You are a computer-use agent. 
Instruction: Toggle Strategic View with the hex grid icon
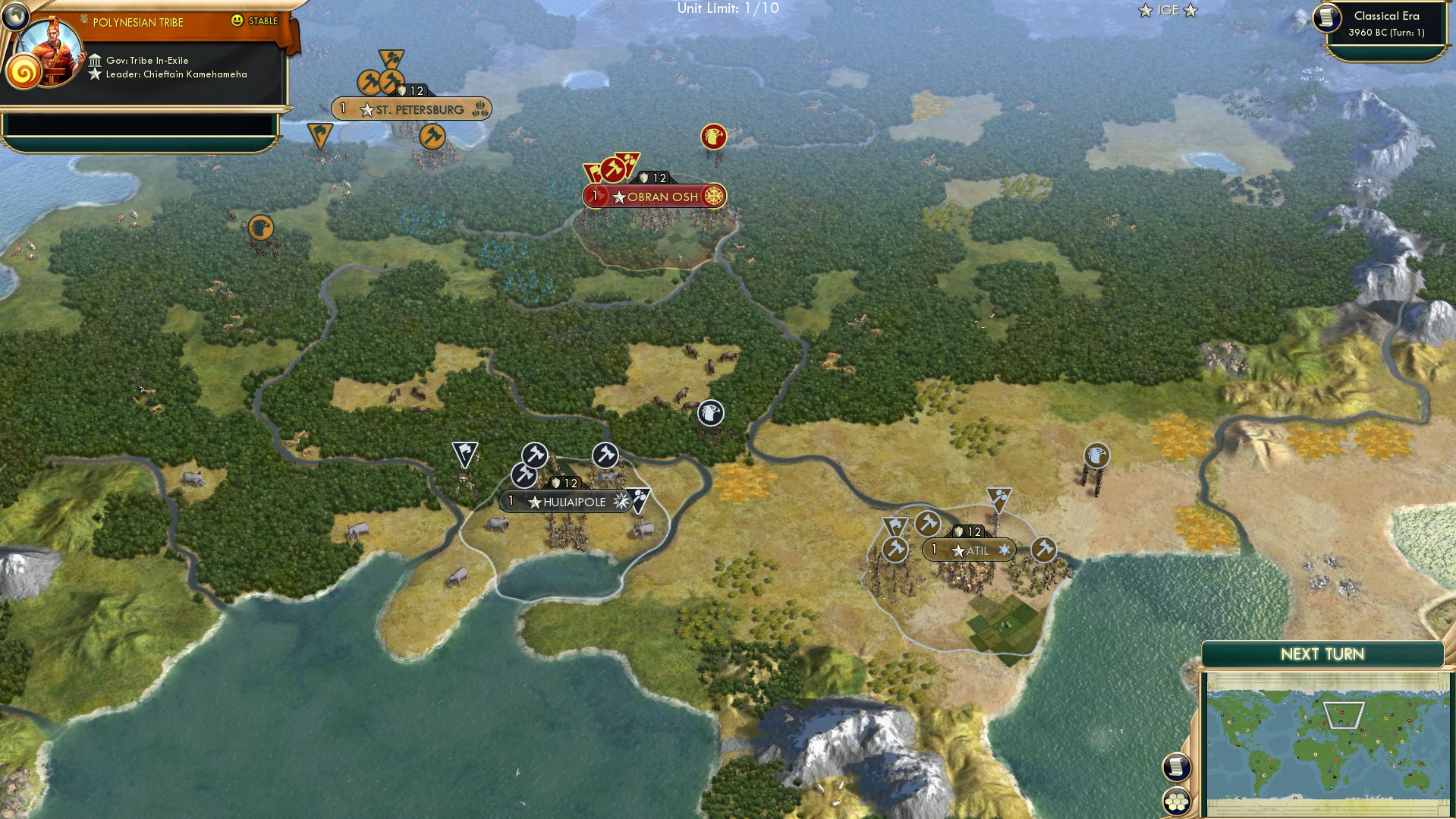[1175, 802]
